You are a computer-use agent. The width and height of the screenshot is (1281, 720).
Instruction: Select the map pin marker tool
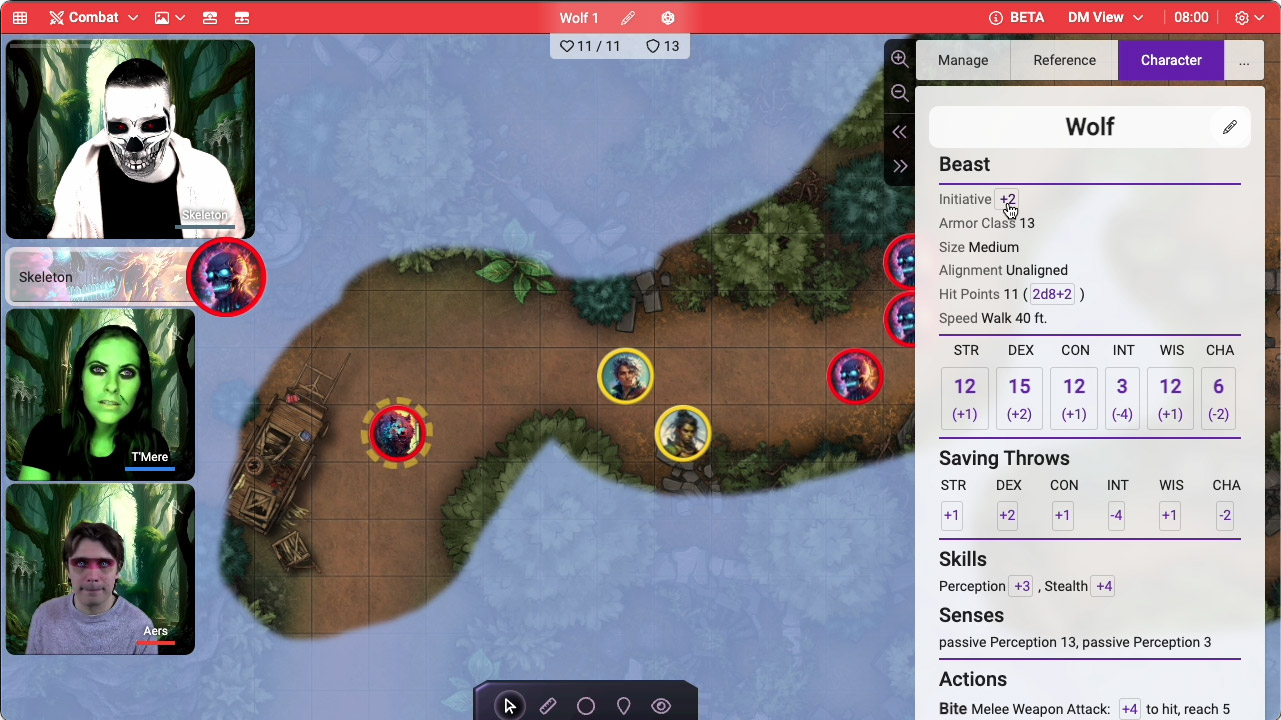623,706
